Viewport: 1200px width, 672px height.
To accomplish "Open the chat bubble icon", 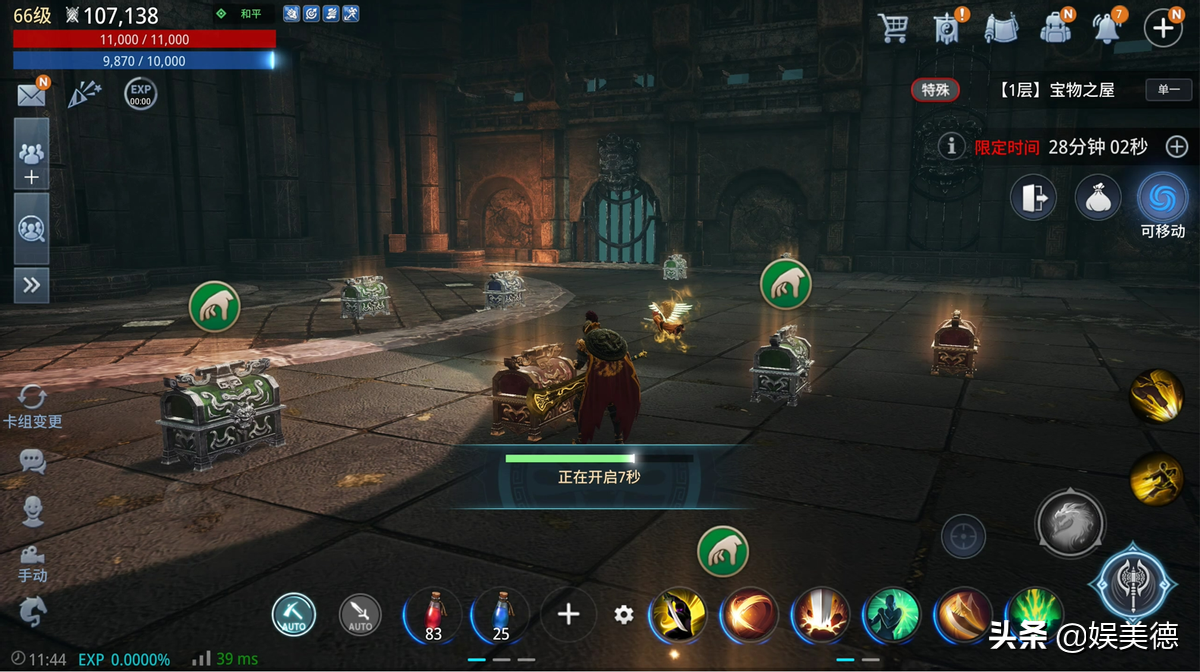I will point(32,461).
